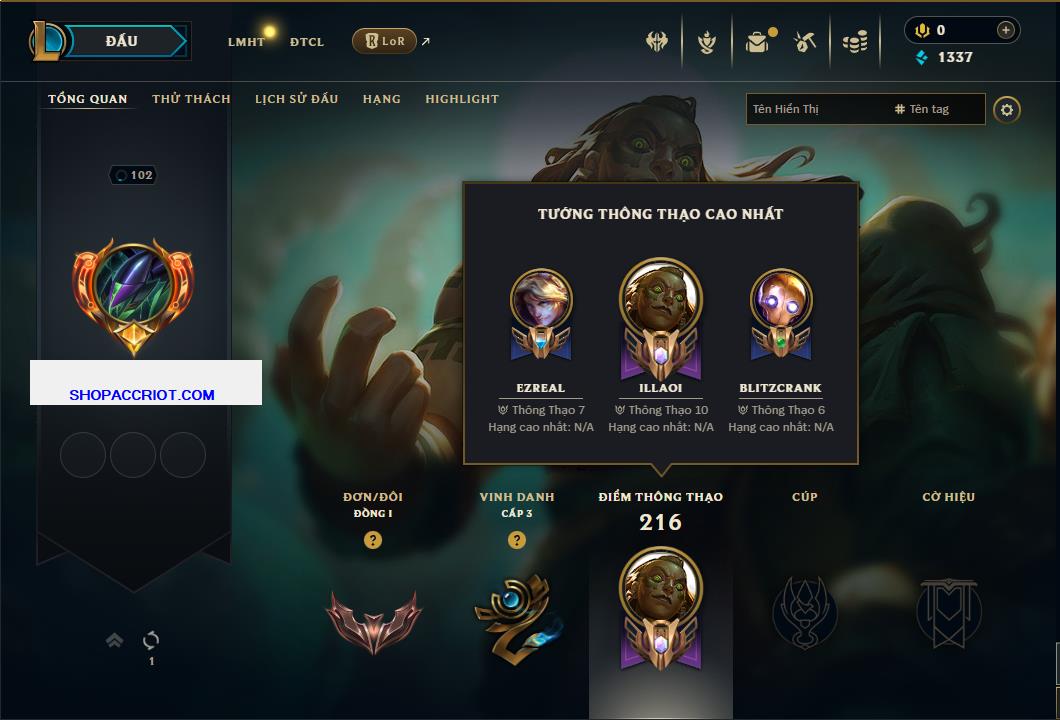Start a match with the ĐẤU button
1060x720 pixels.
(x=122, y=41)
